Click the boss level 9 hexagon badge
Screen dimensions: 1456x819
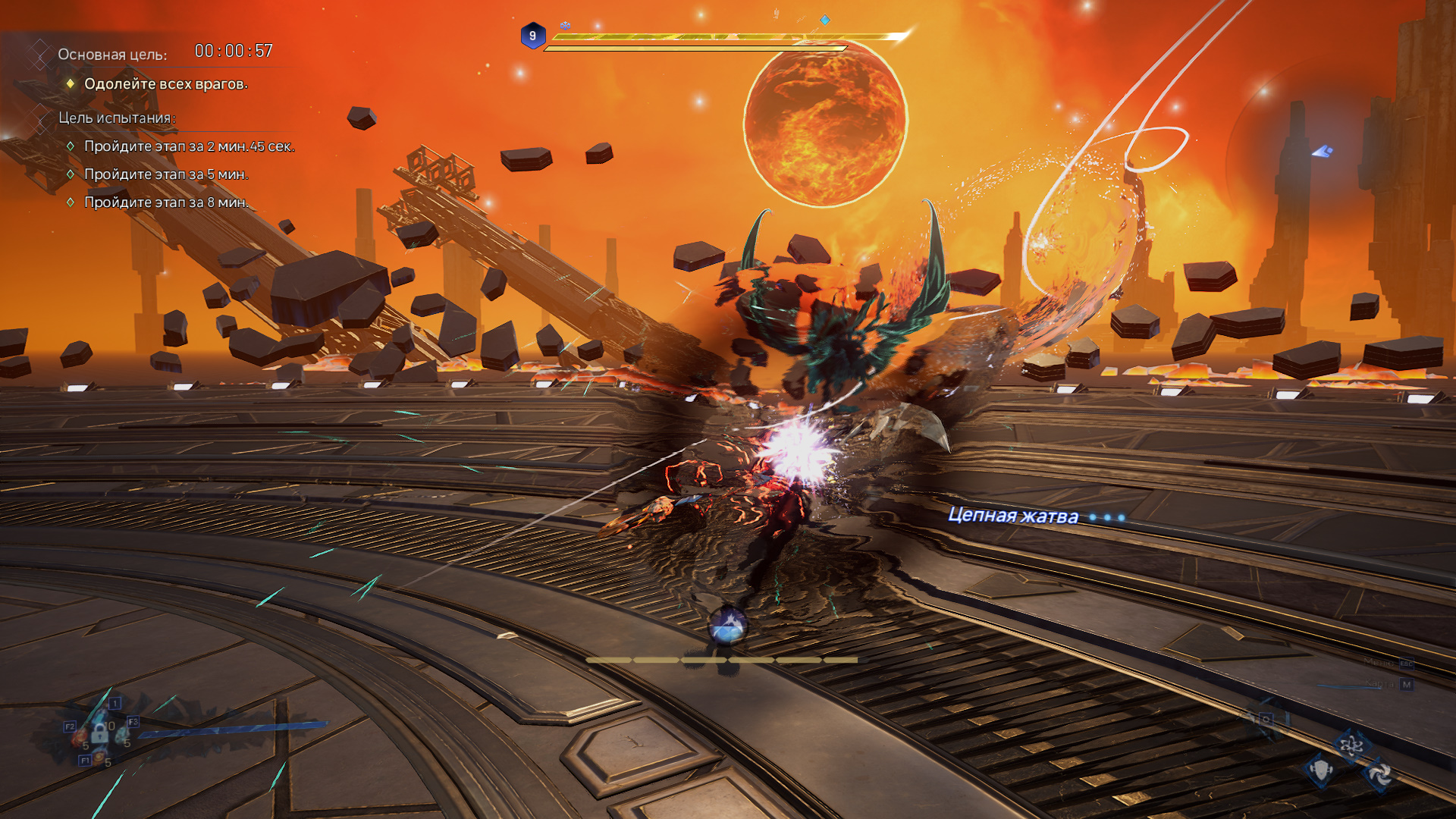[x=532, y=36]
